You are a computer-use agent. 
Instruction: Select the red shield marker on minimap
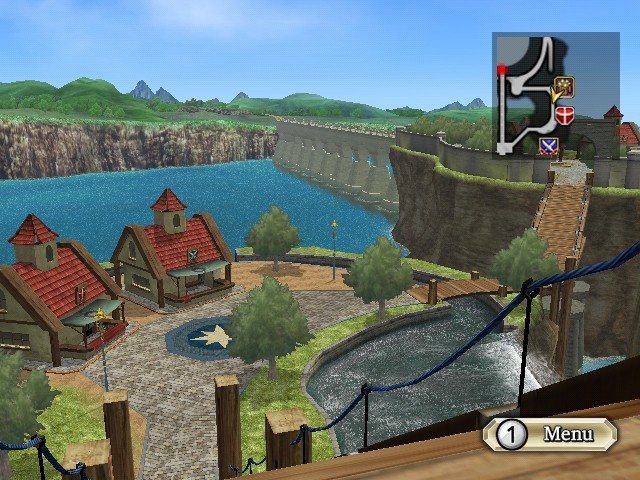tap(565, 115)
